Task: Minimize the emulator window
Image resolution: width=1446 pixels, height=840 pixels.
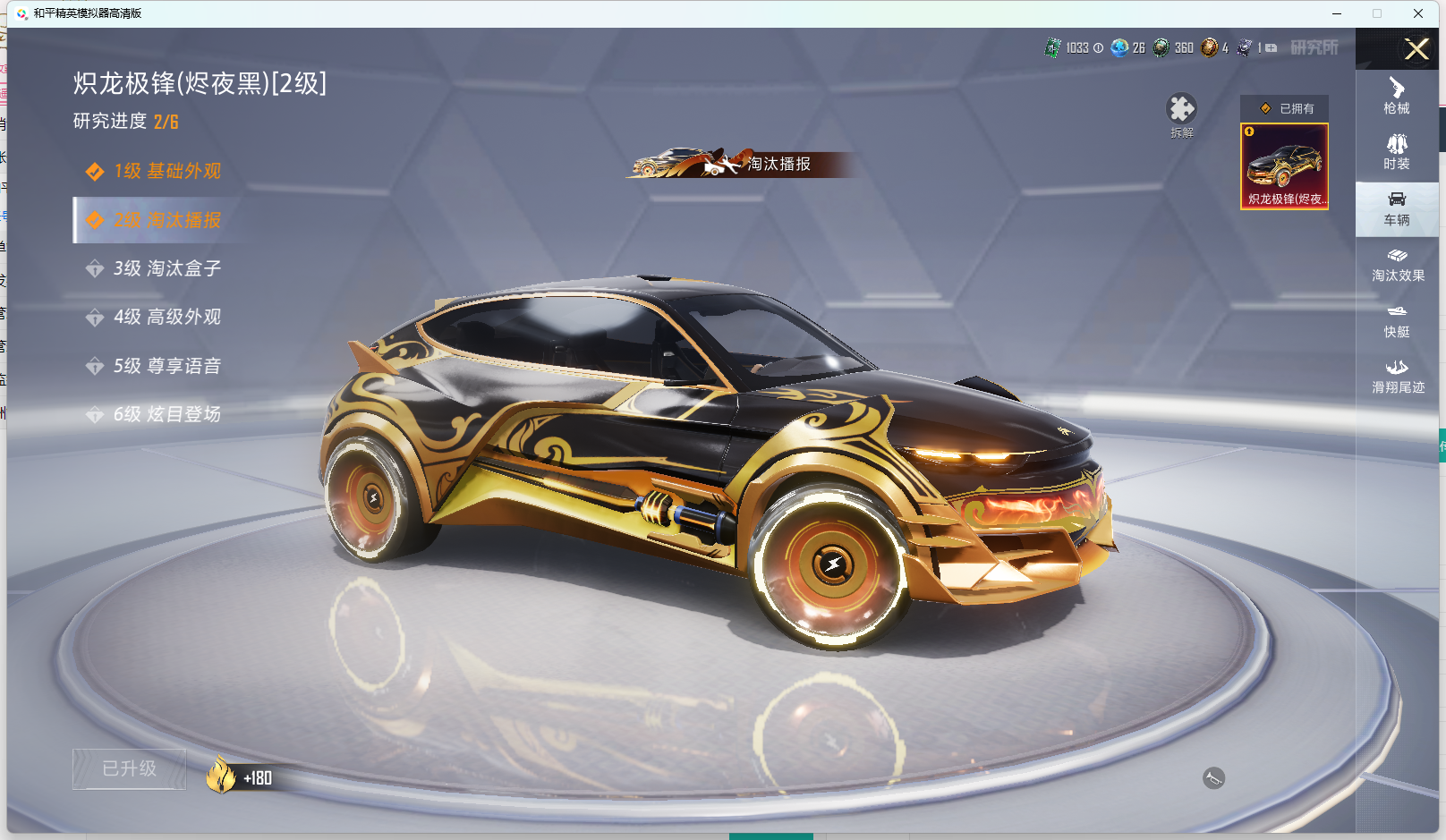Action: tap(1337, 13)
